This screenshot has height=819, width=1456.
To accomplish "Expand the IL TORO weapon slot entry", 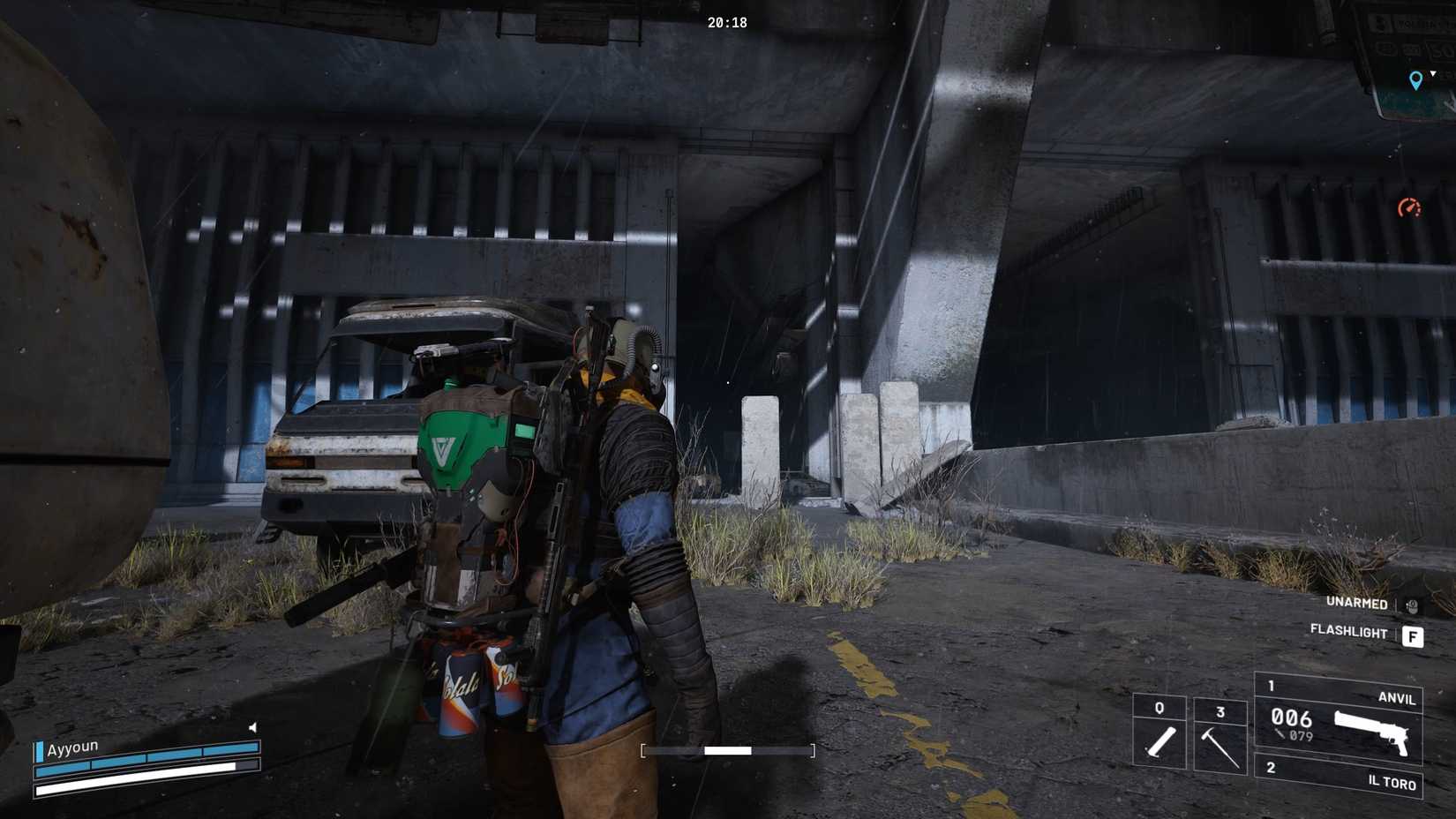I will point(1392,783).
